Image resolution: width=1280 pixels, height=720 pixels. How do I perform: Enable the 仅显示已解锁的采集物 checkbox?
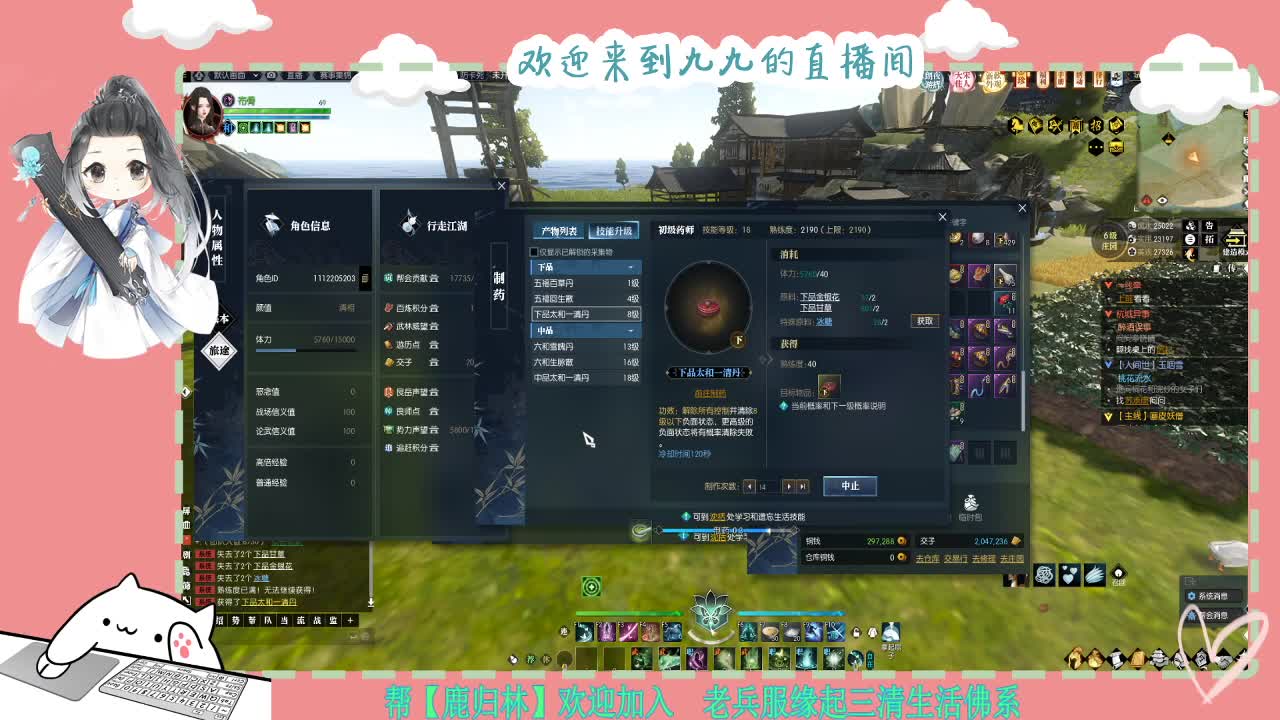(x=532, y=252)
